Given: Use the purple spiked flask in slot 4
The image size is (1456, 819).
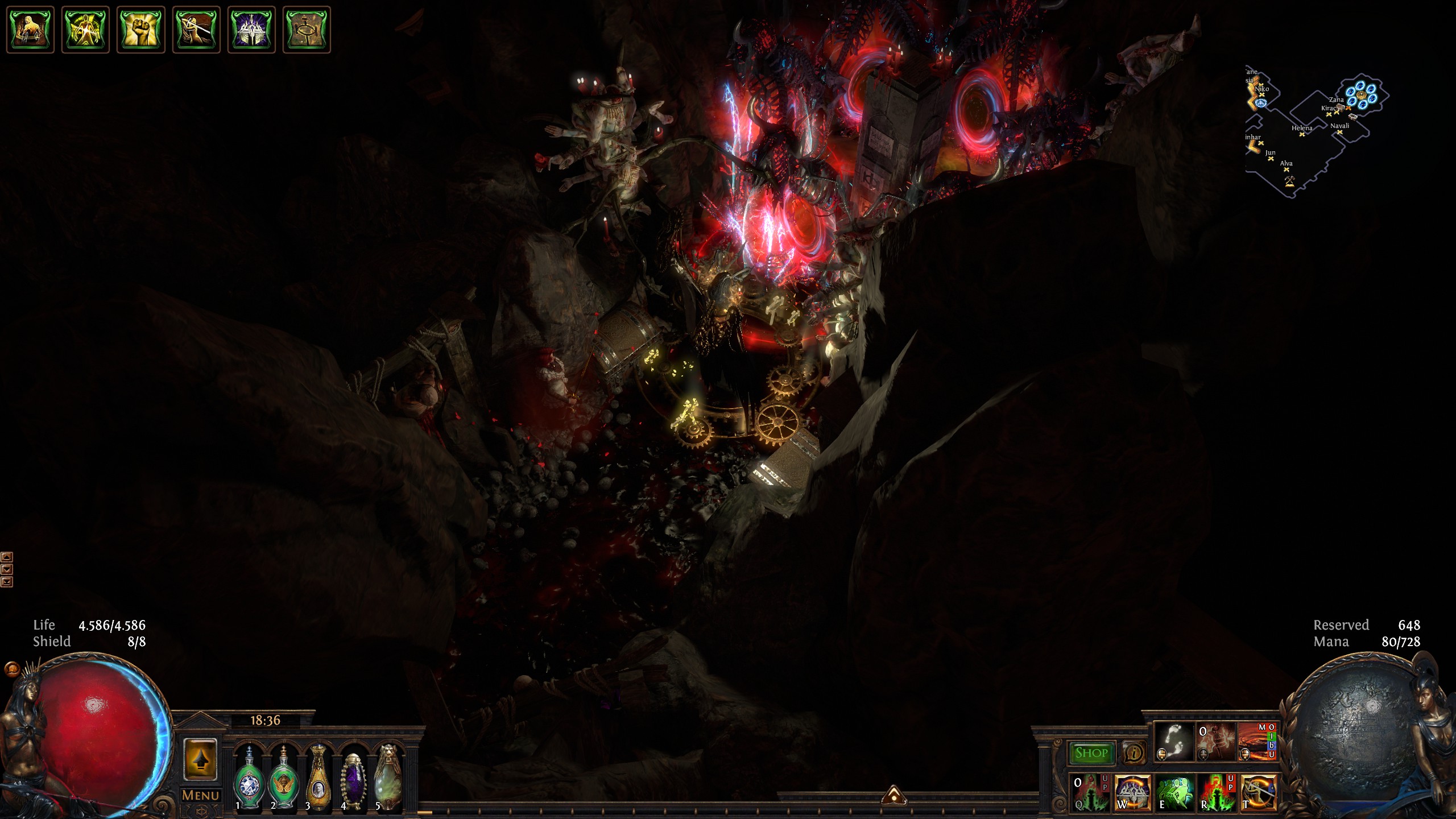Looking at the screenshot, I should click(353, 777).
